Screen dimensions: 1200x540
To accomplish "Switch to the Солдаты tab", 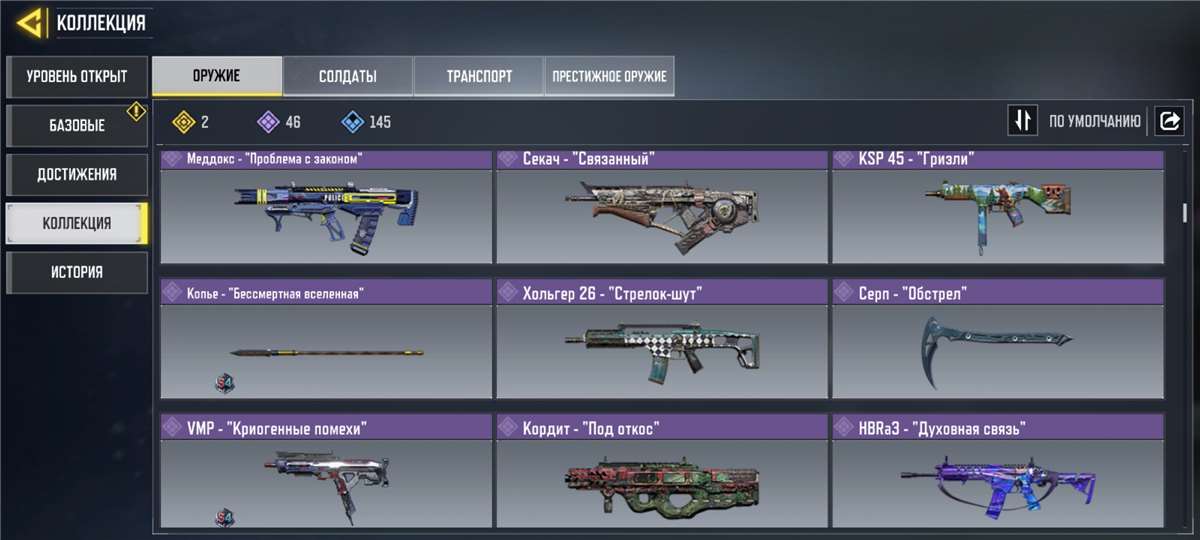I will tap(347, 76).
